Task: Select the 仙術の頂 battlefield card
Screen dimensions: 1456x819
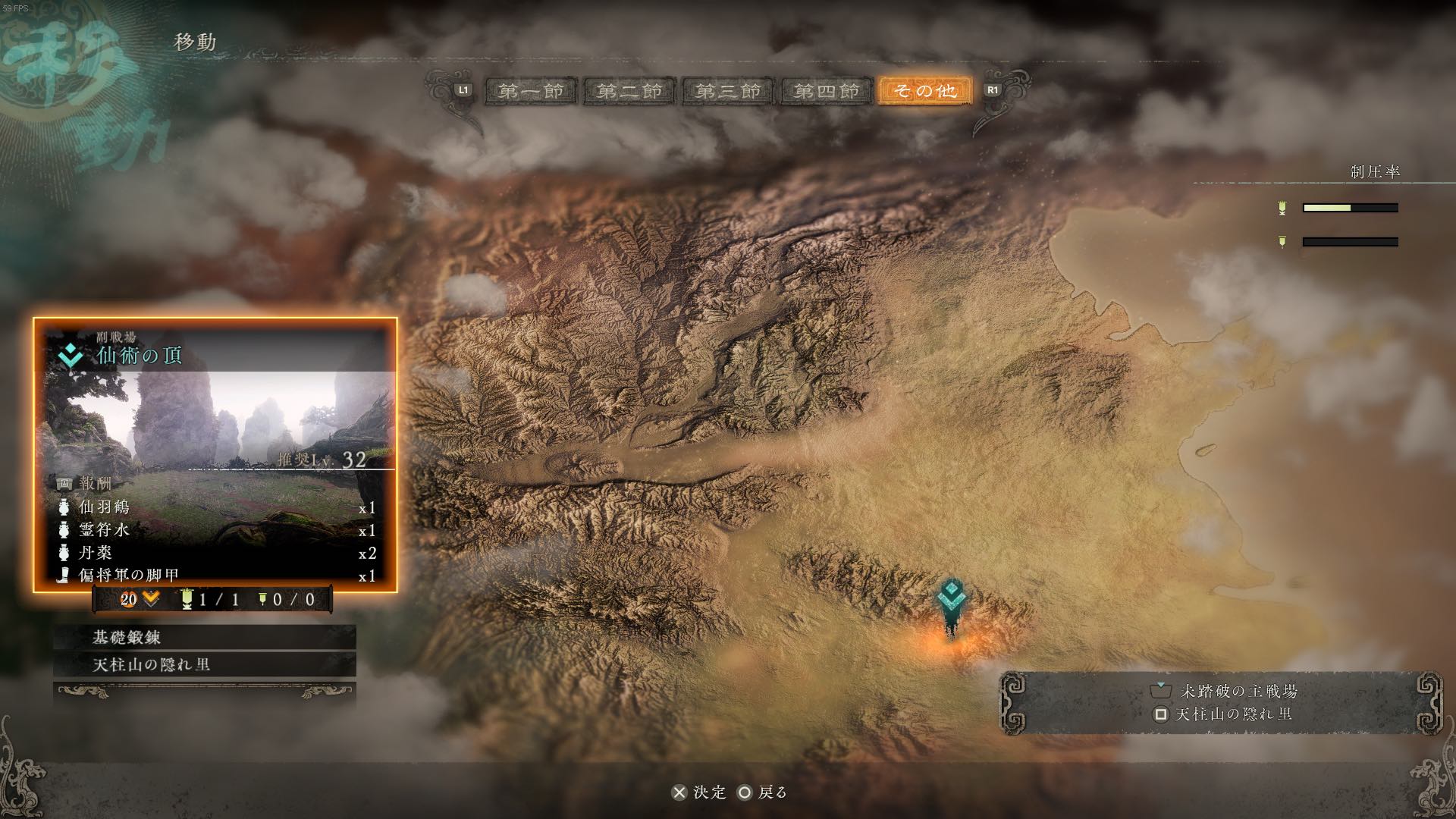Action: 215,455
